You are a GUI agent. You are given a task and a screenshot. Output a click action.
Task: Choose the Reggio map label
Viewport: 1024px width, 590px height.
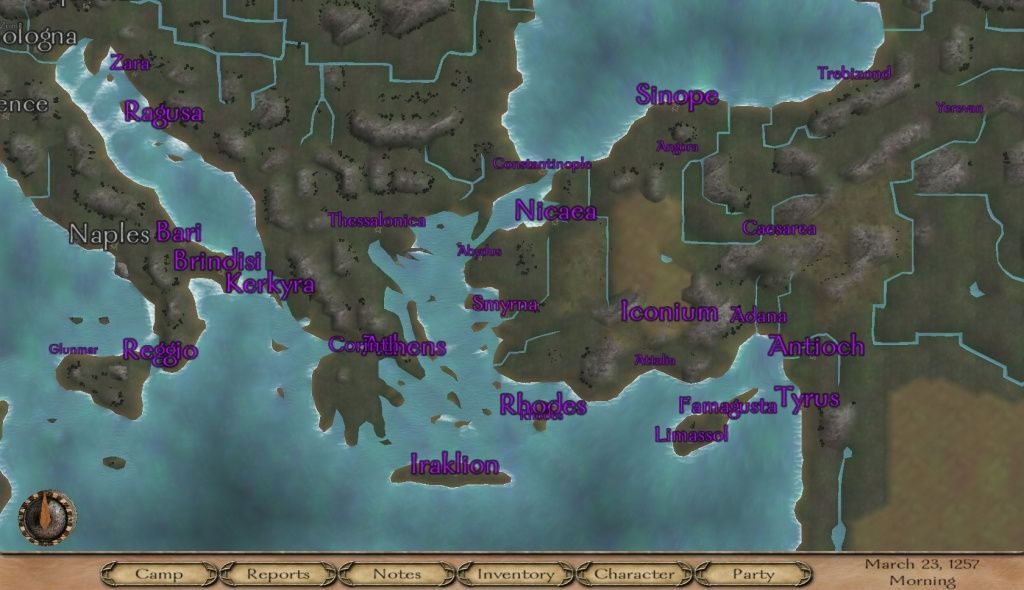tap(160, 350)
